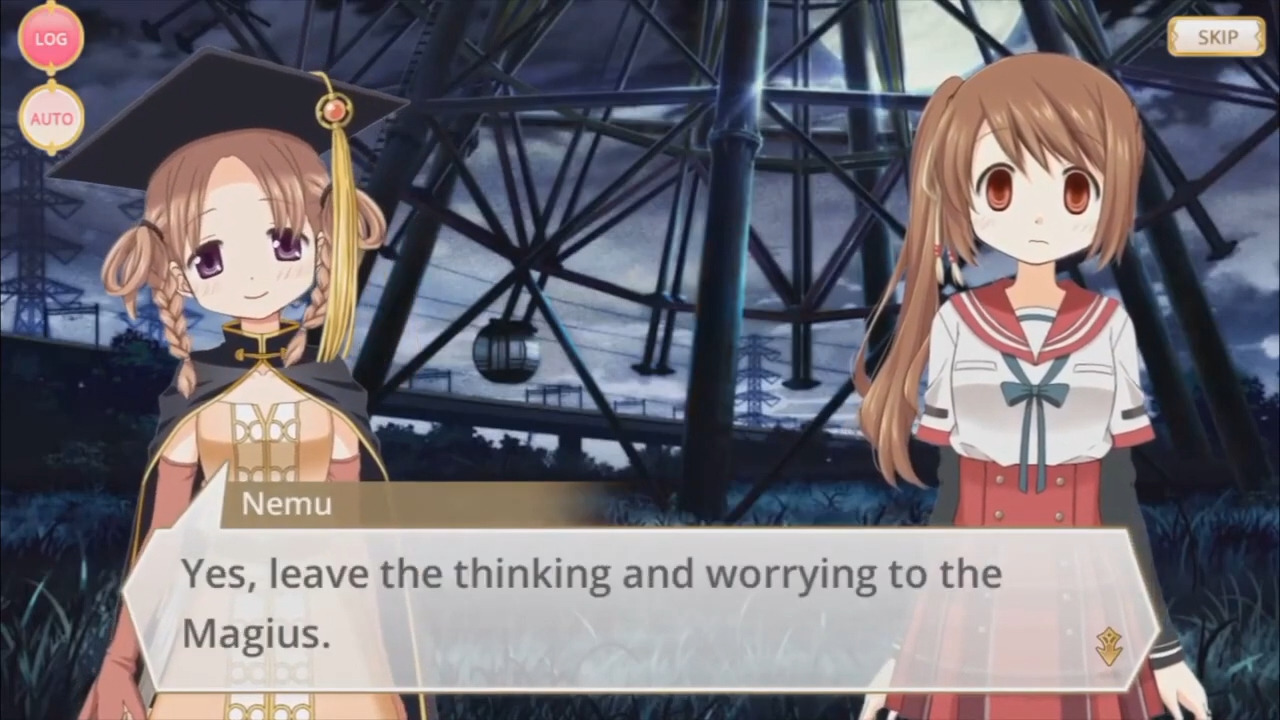
Task: Advance dialogue with the gold arrow indicator
Action: coord(1108,647)
